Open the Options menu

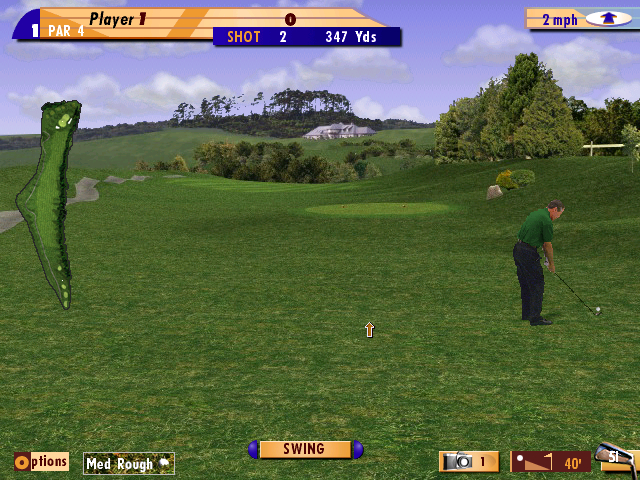tap(41, 462)
